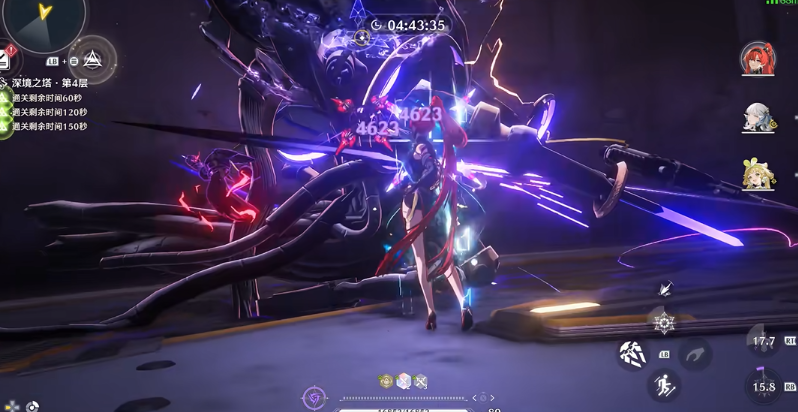Tap the running figure dodge button
This screenshot has height=412, width=798.
click(663, 385)
